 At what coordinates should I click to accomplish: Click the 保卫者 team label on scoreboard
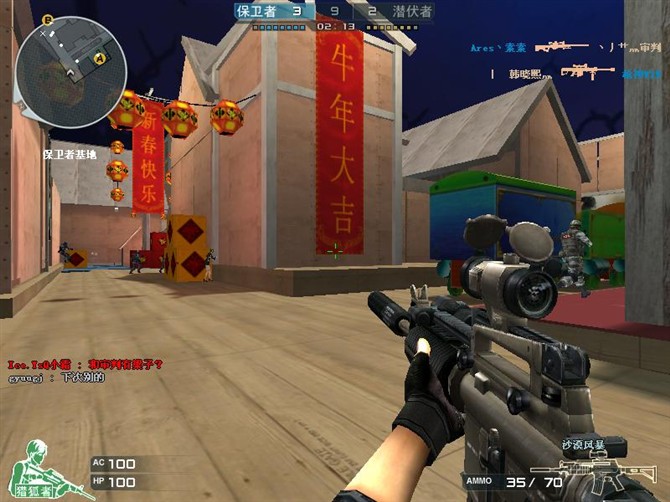point(256,11)
